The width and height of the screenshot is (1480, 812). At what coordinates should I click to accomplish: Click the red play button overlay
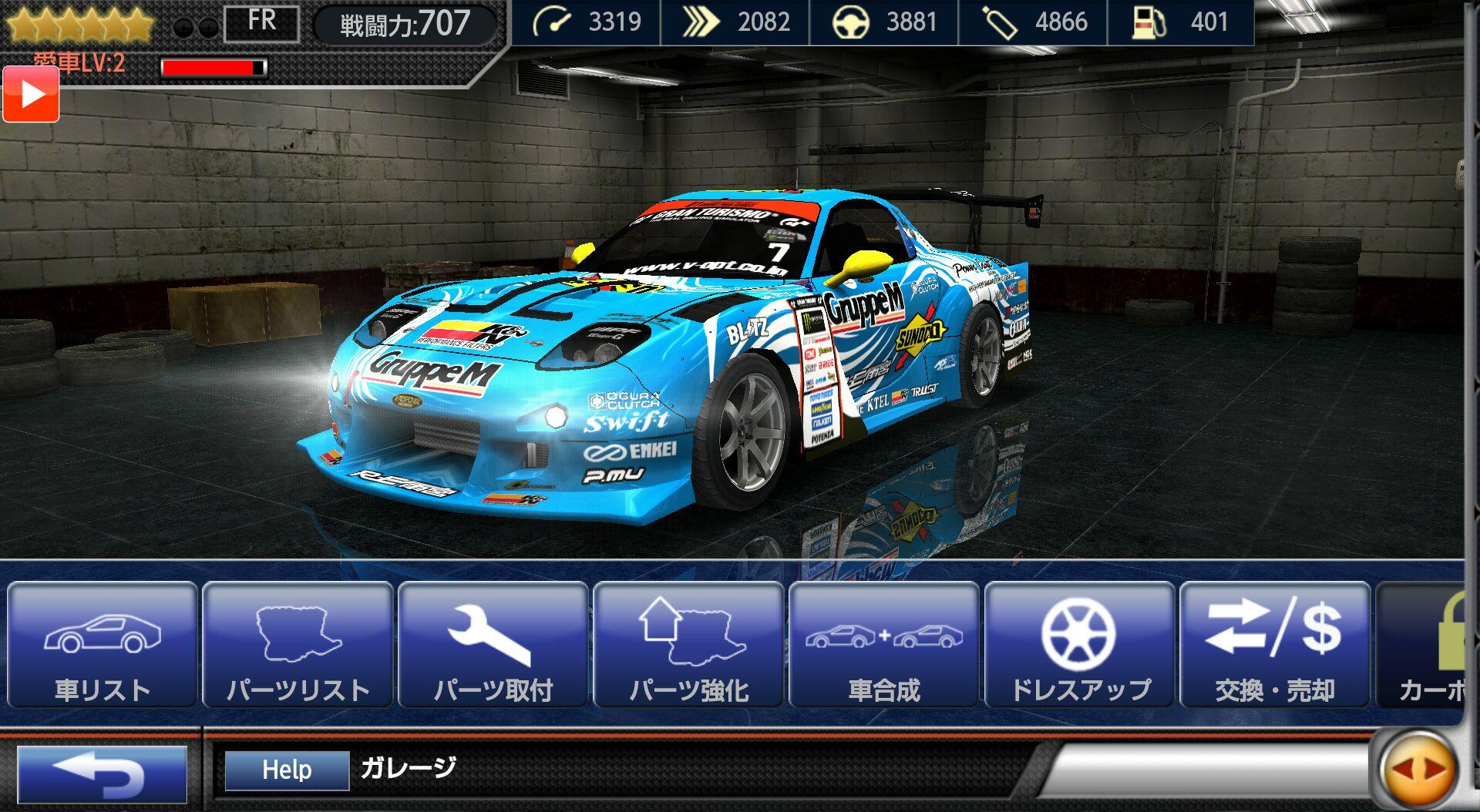(x=31, y=94)
